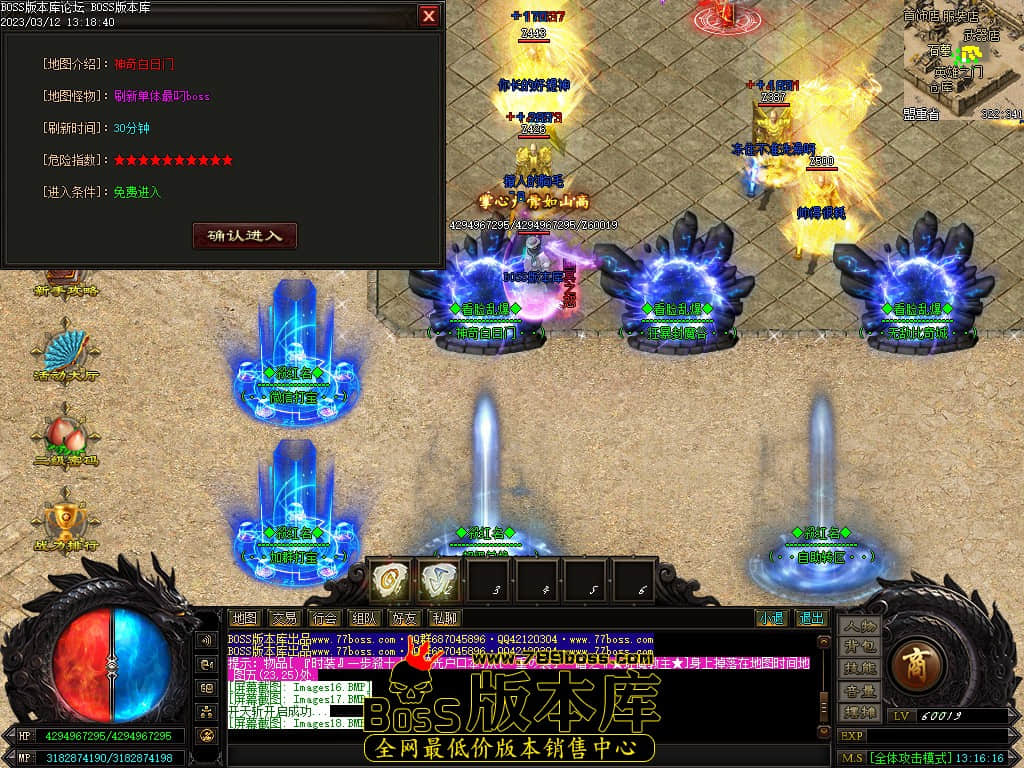1024x768 pixels.
Task: Click the 小退 logout button
Action: (x=770, y=619)
